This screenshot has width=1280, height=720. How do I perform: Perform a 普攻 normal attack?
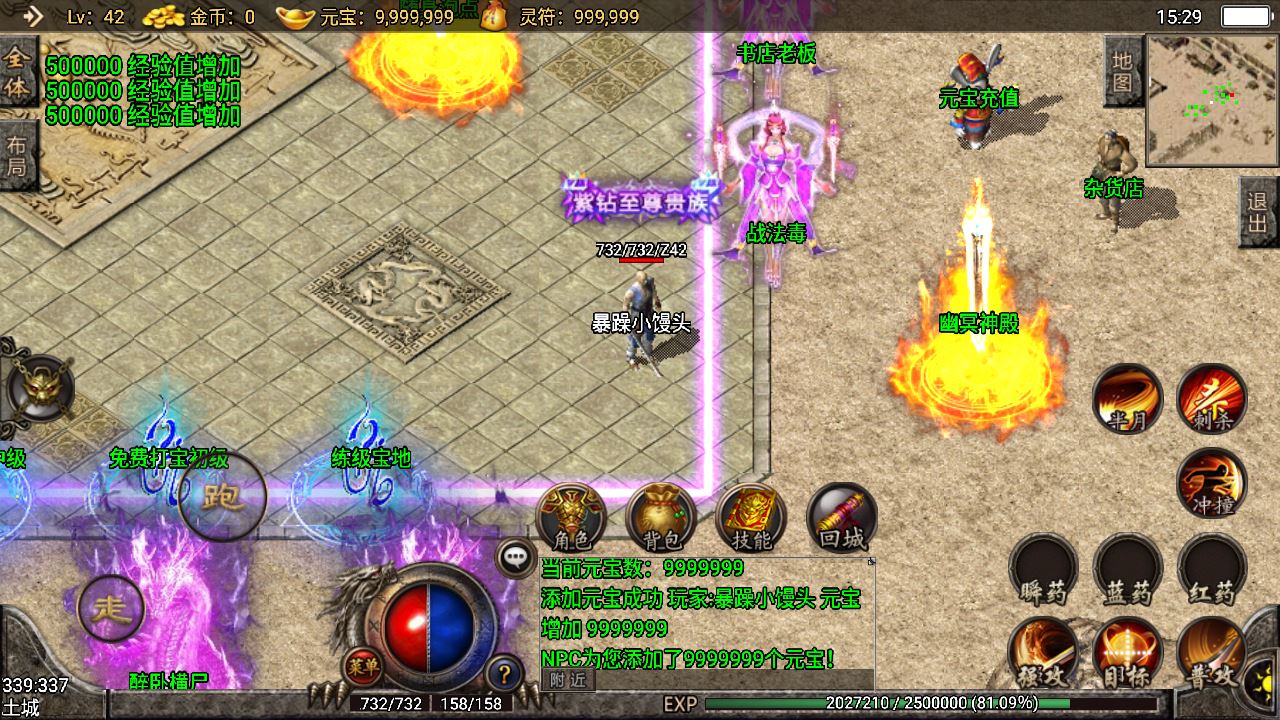1212,653
